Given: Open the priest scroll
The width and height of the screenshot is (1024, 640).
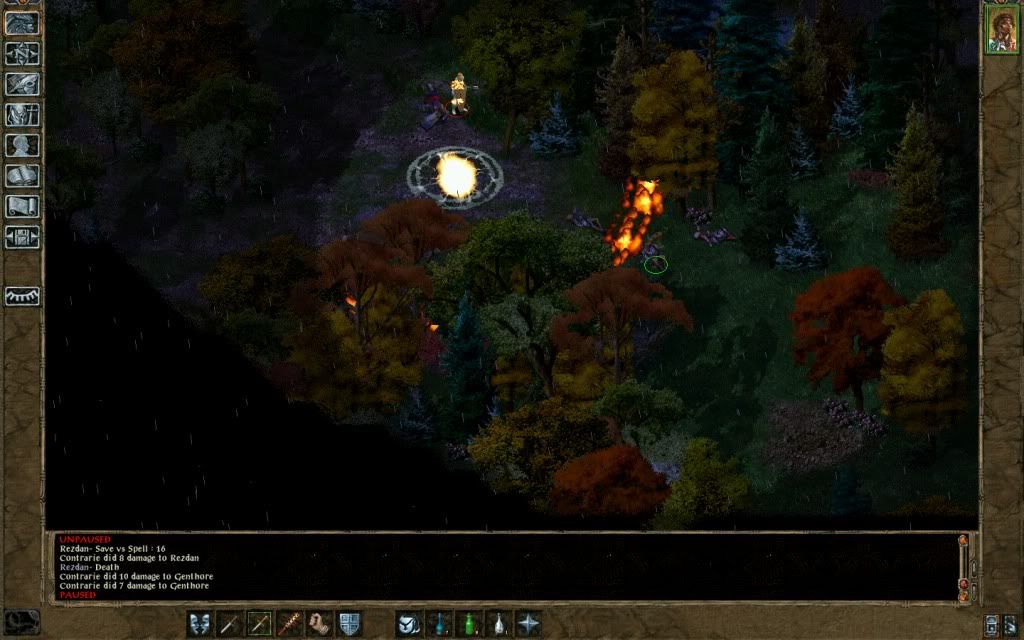Looking at the screenshot, I should tap(22, 207).
